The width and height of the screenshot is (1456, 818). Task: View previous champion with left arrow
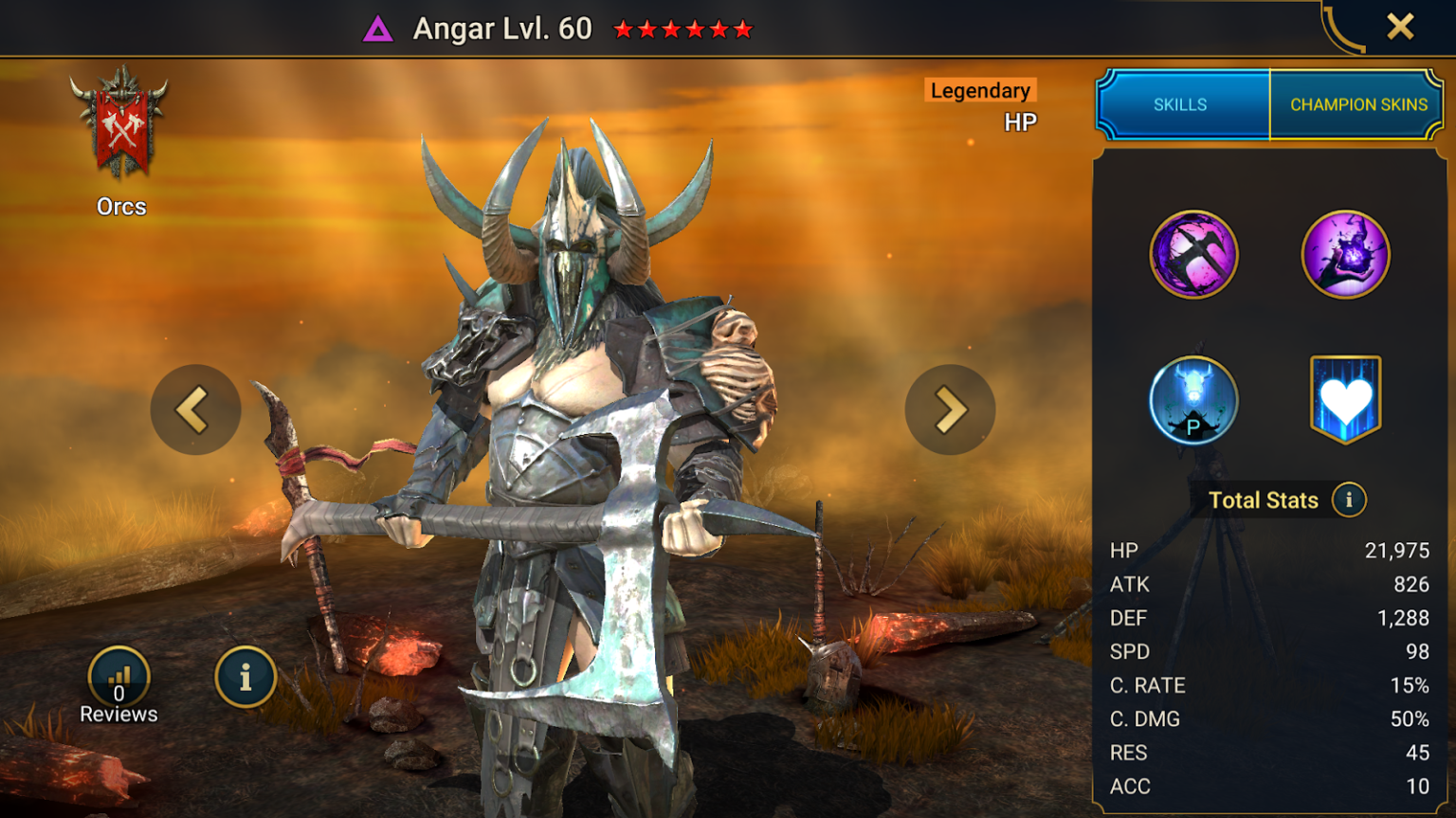pyautogui.click(x=195, y=409)
